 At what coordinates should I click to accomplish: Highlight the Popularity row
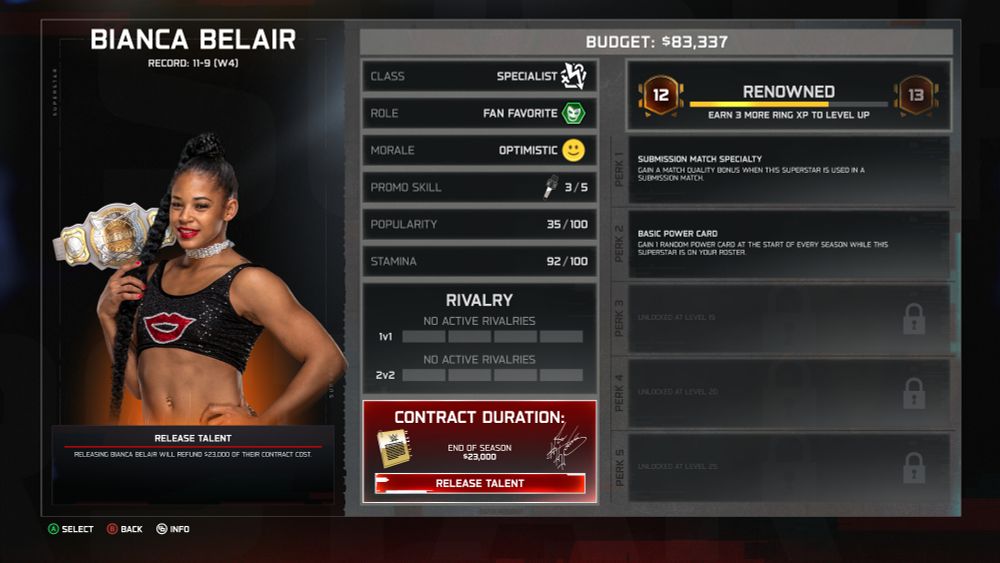click(x=479, y=224)
